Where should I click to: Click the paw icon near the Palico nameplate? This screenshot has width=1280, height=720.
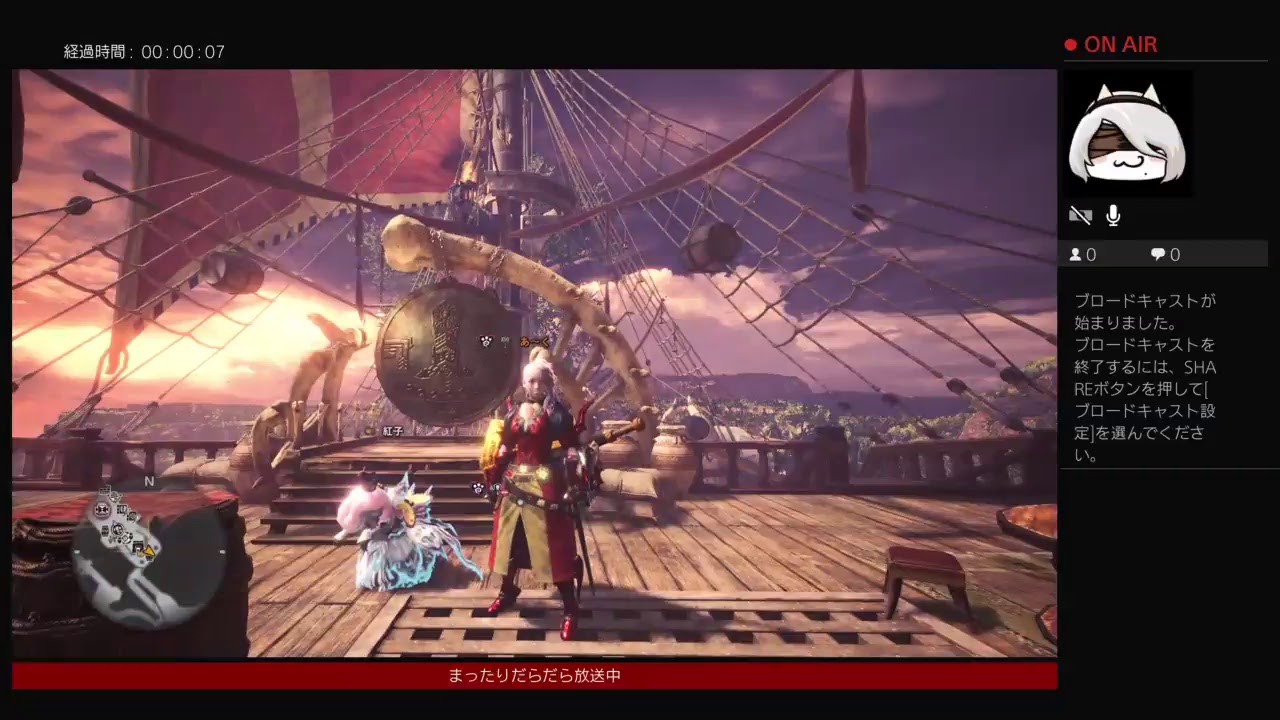tap(477, 488)
